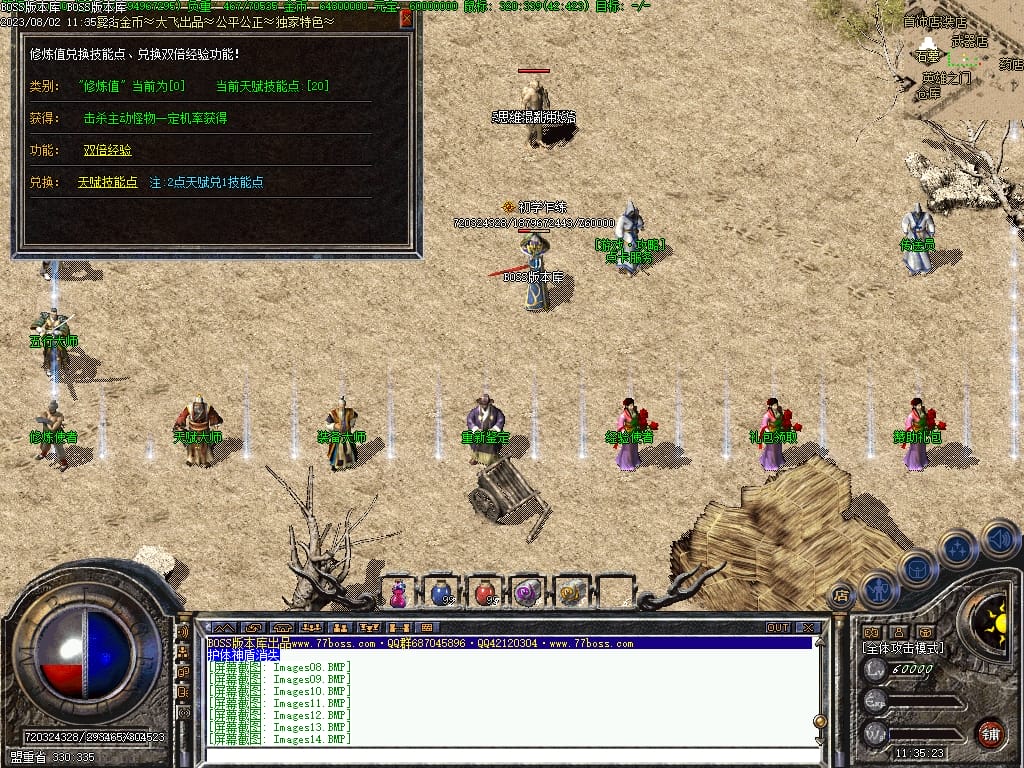
Task: Click the red 铺 stall button
Action: (990, 732)
